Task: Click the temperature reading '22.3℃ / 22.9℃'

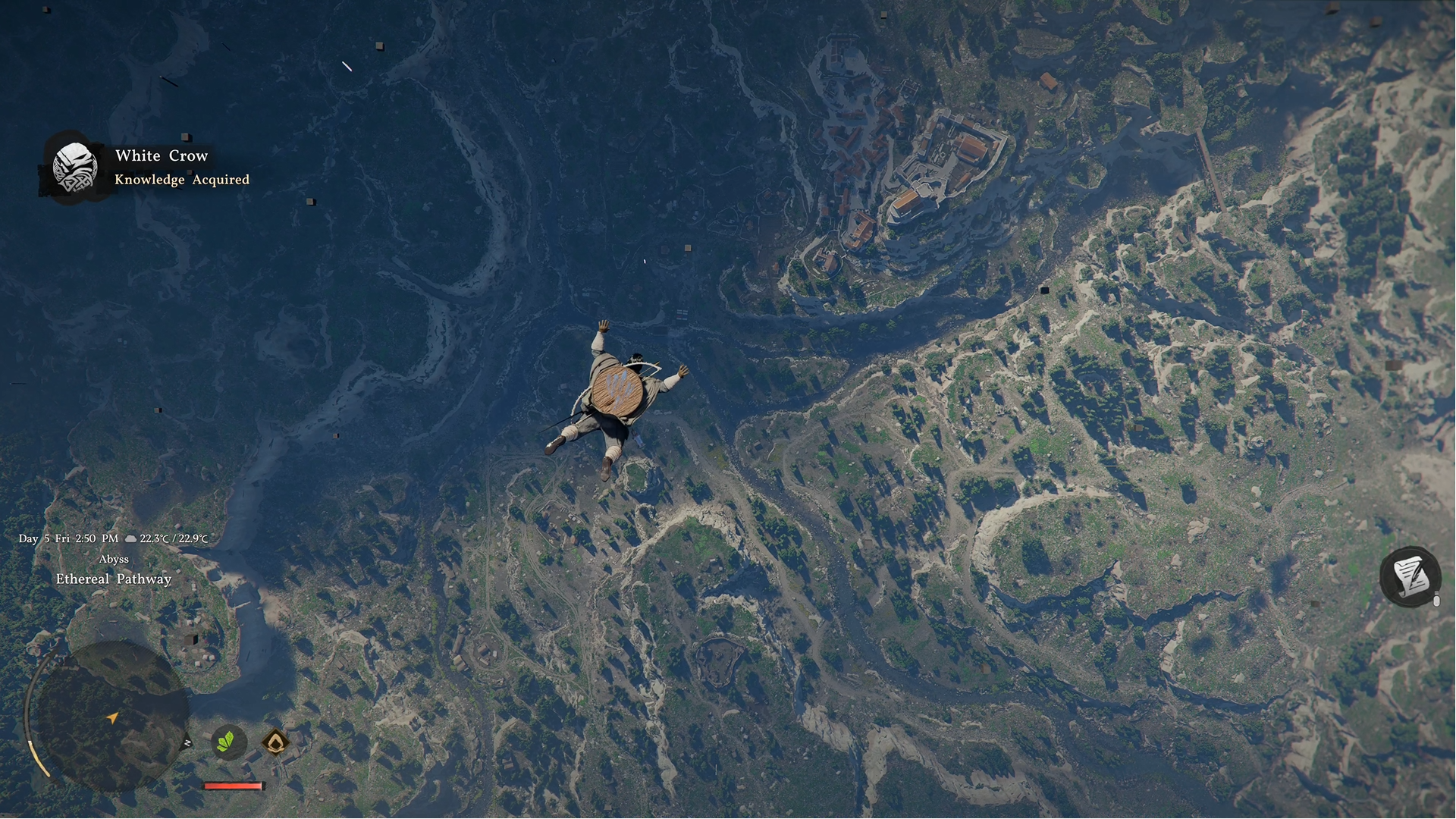Action: pos(173,538)
